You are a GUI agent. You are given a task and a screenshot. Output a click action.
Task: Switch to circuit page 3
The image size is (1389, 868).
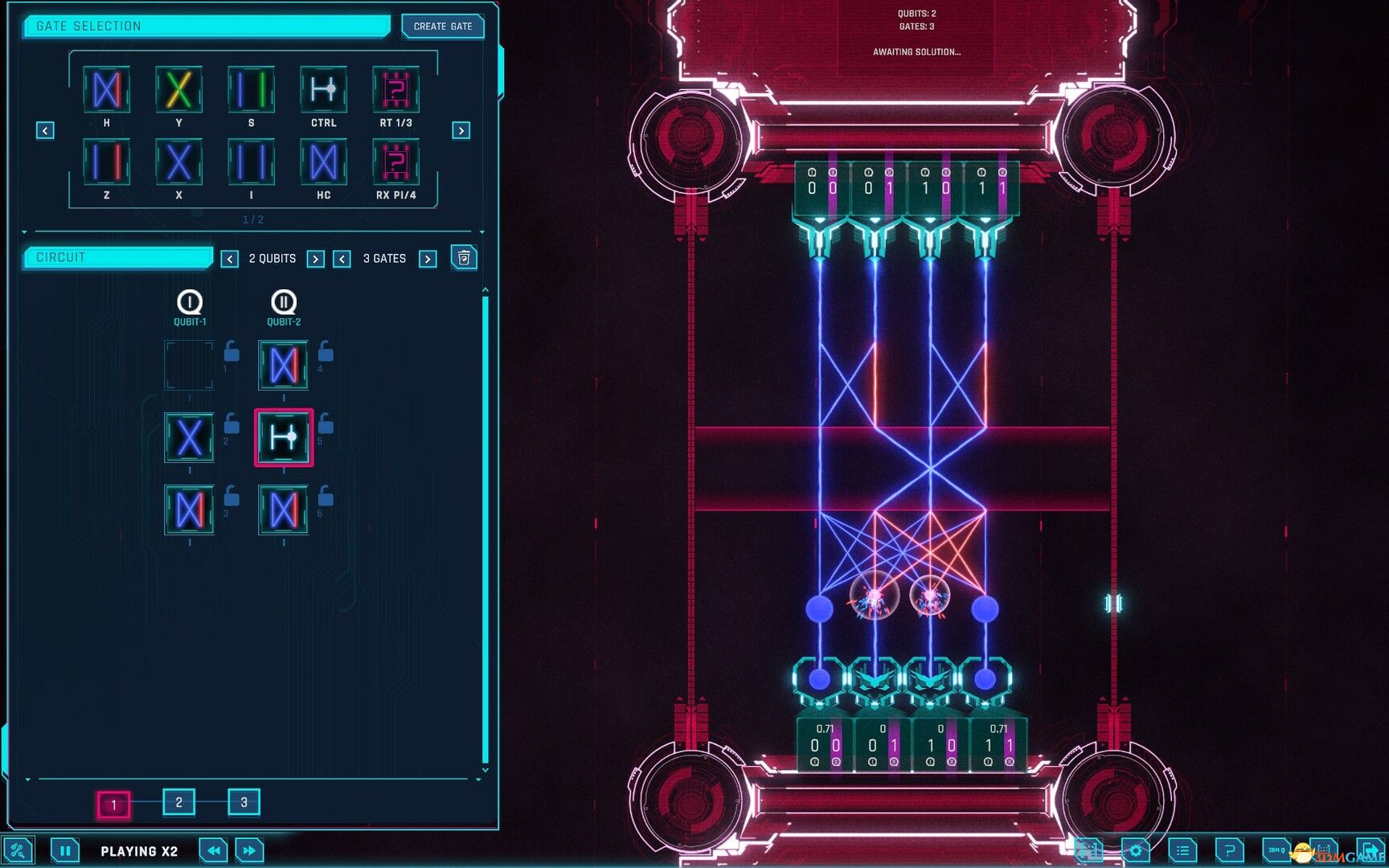pyautogui.click(x=244, y=802)
